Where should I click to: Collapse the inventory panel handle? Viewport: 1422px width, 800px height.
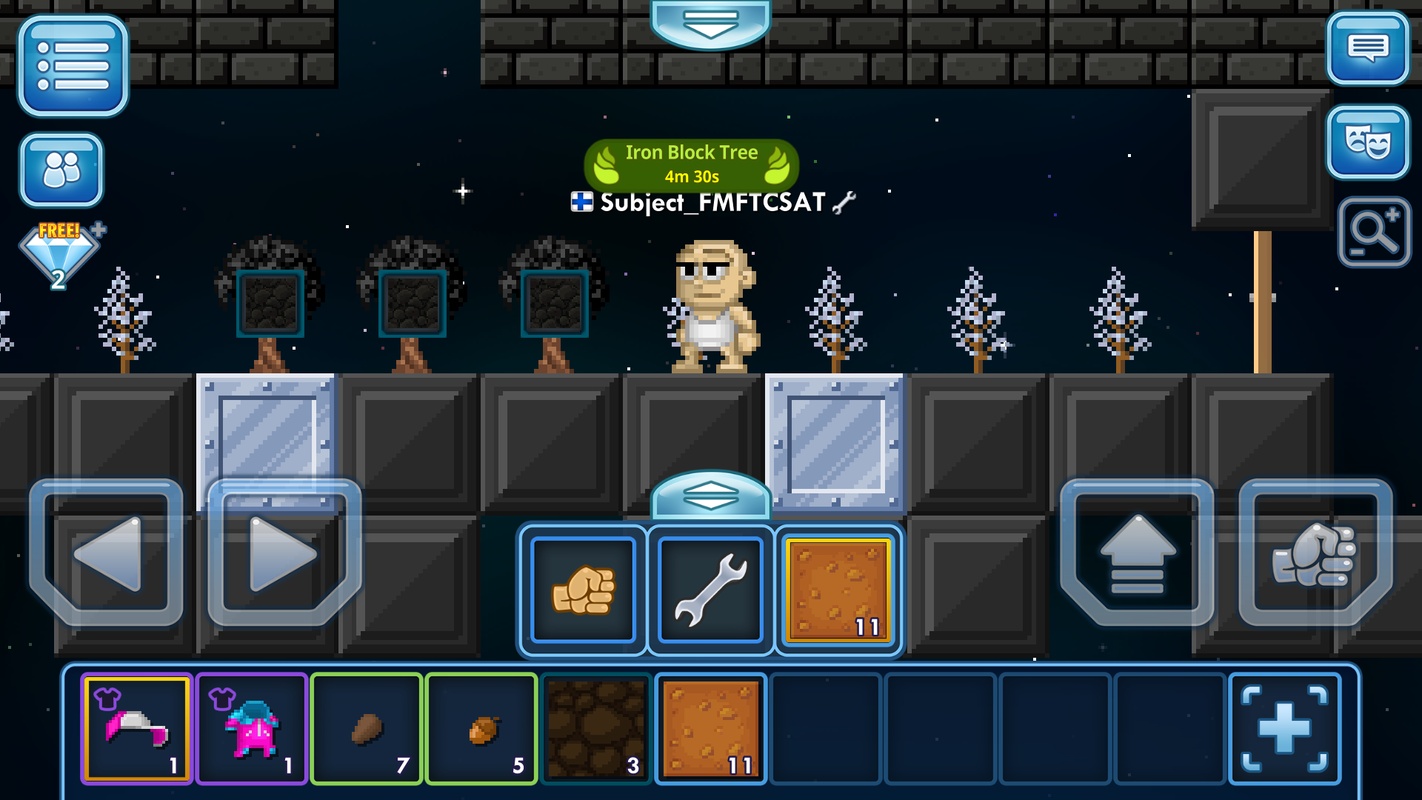pyautogui.click(x=710, y=495)
